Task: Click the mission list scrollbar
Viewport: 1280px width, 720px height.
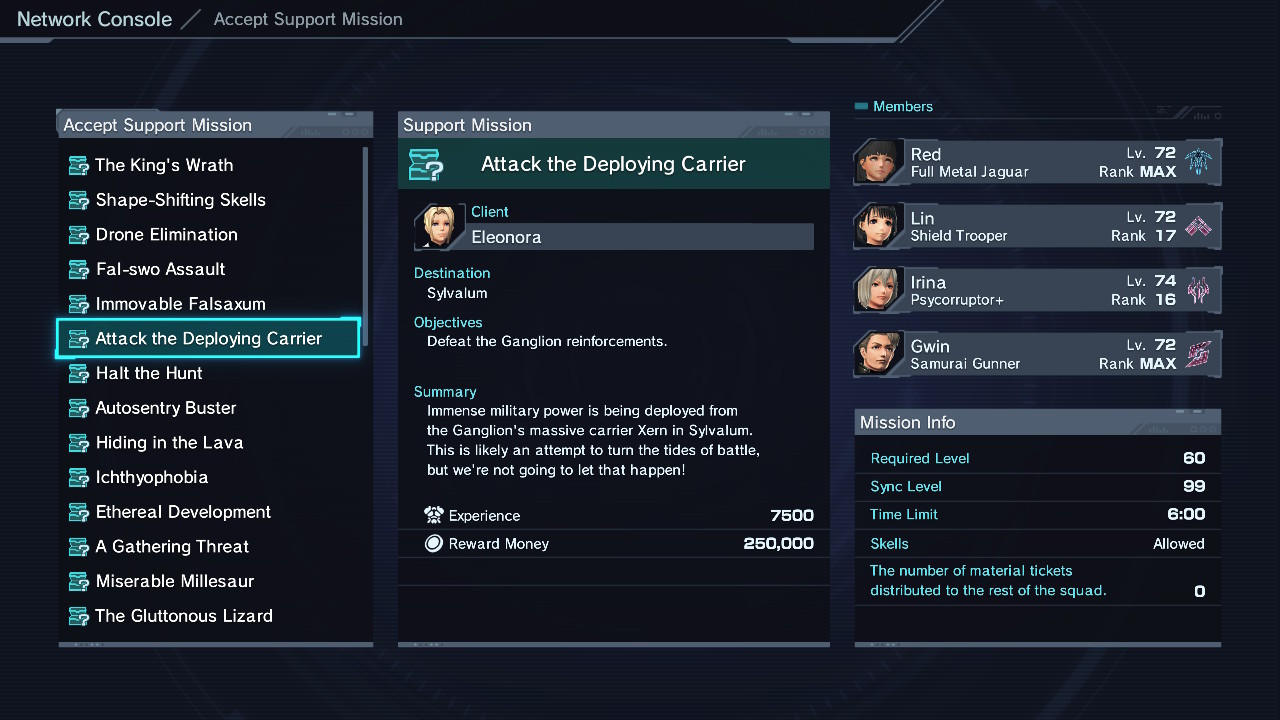Action: pos(365,245)
